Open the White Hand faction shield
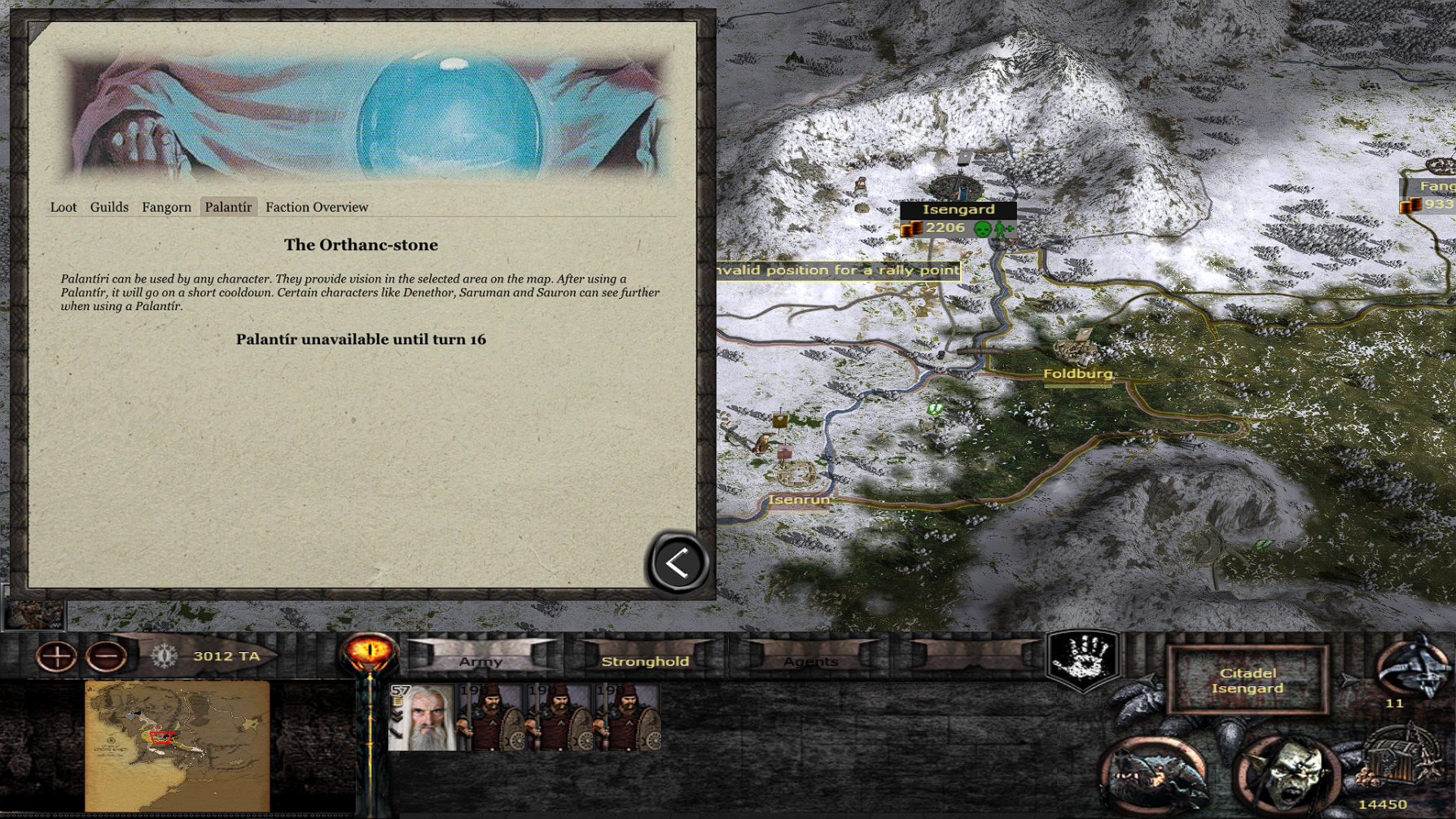Screen dimensions: 1456x819 click(1082, 659)
